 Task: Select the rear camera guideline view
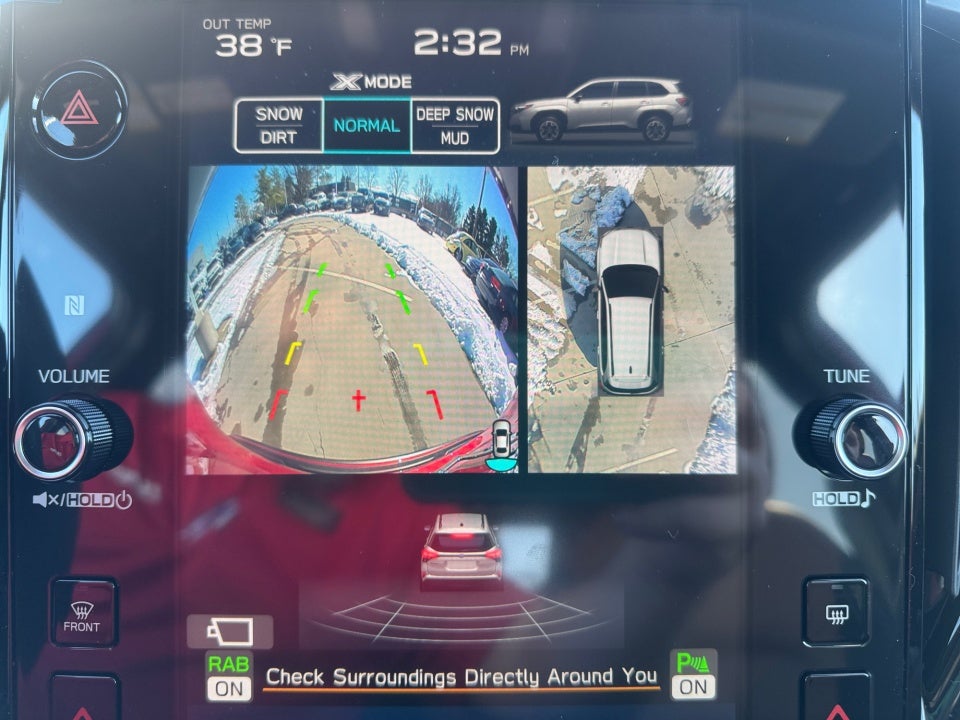tap(352, 318)
